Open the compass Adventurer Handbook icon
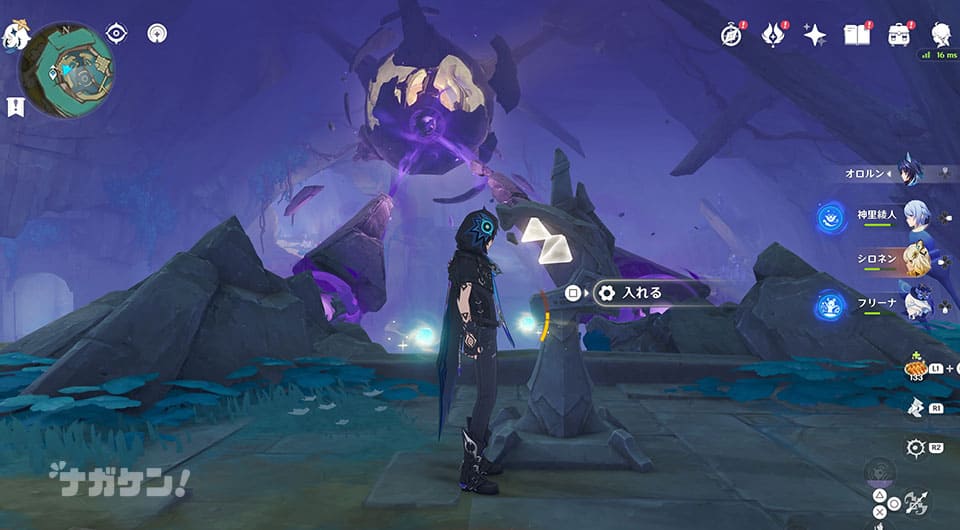 pyautogui.click(x=732, y=35)
